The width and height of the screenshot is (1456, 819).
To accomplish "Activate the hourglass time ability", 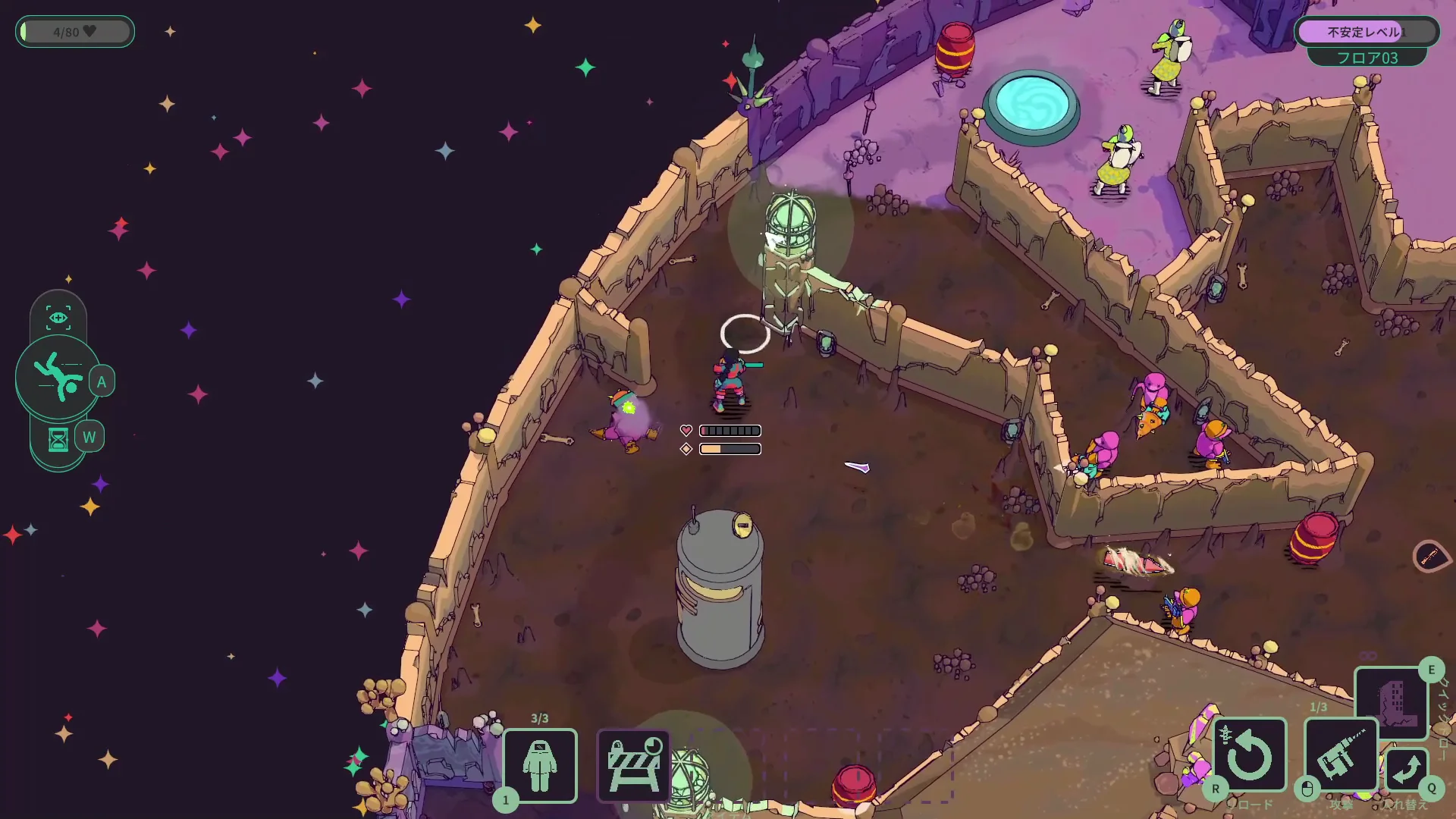I will [58, 439].
